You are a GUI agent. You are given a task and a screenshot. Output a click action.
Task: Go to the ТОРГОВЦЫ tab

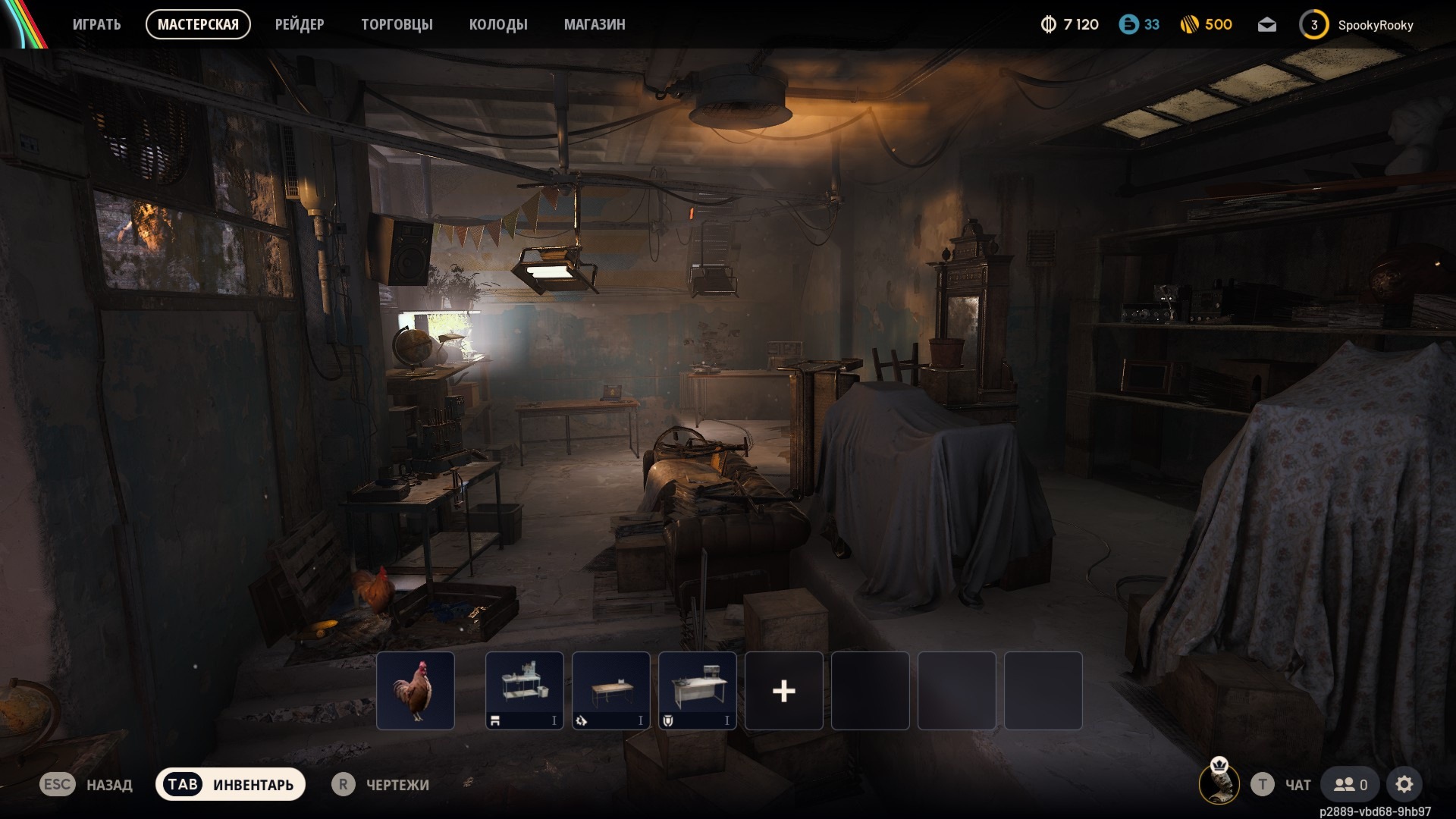click(397, 24)
